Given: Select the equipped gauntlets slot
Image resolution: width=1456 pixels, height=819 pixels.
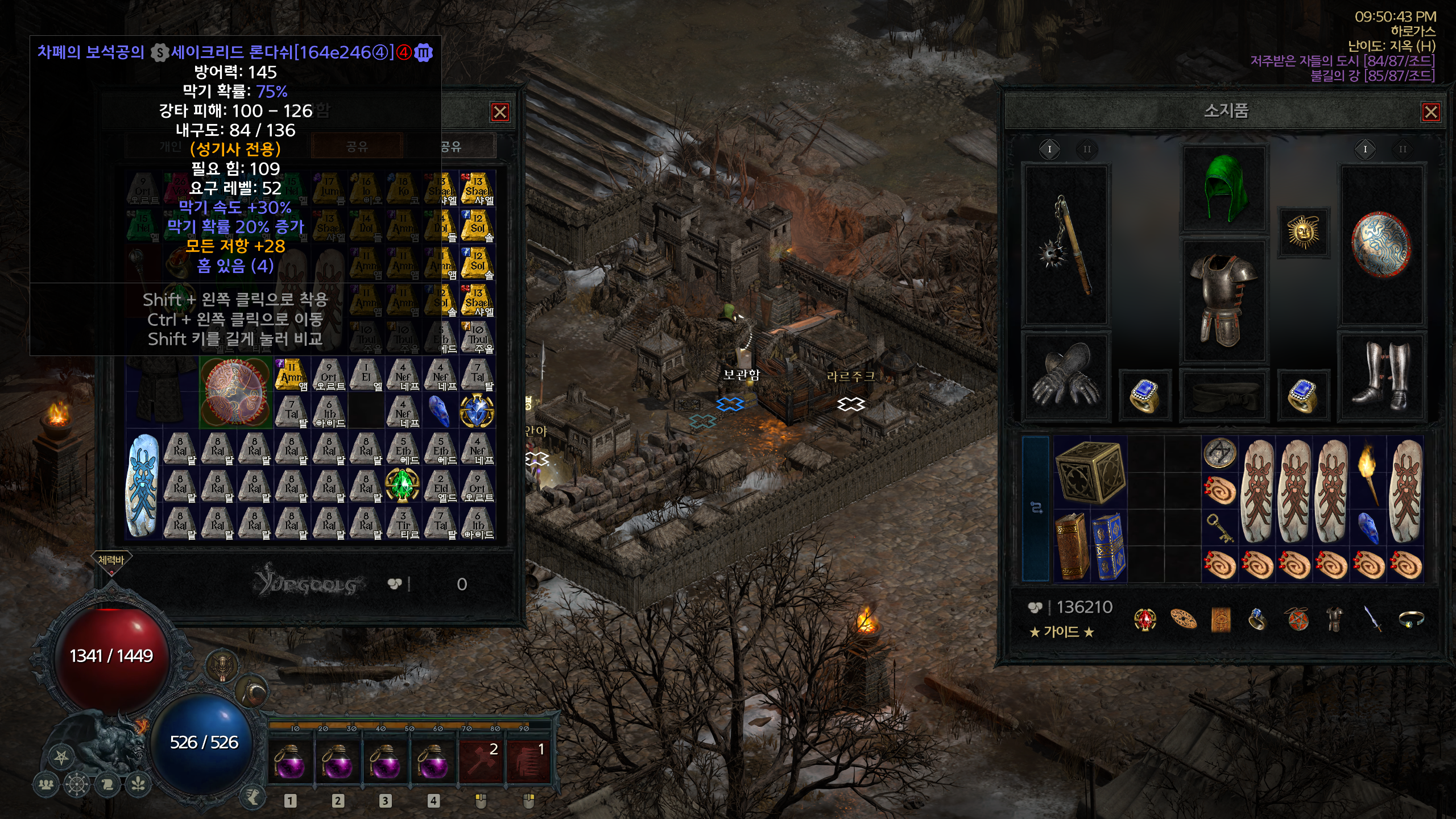Looking at the screenshot, I should pyautogui.click(x=1066, y=377).
